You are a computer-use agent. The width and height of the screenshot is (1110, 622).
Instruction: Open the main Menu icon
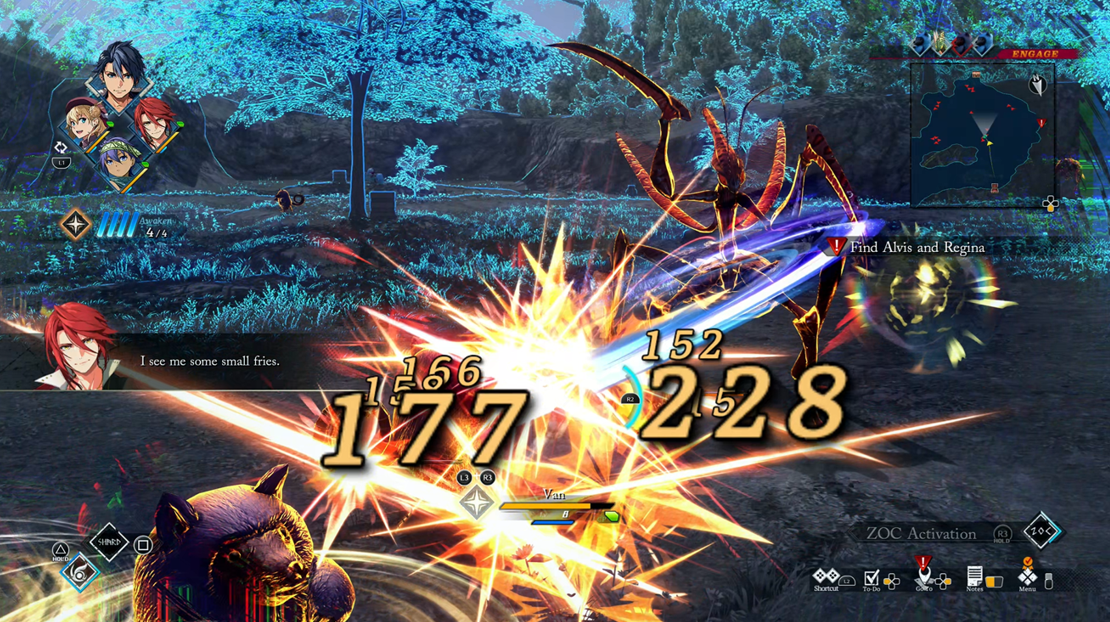pyautogui.click(x=1027, y=576)
